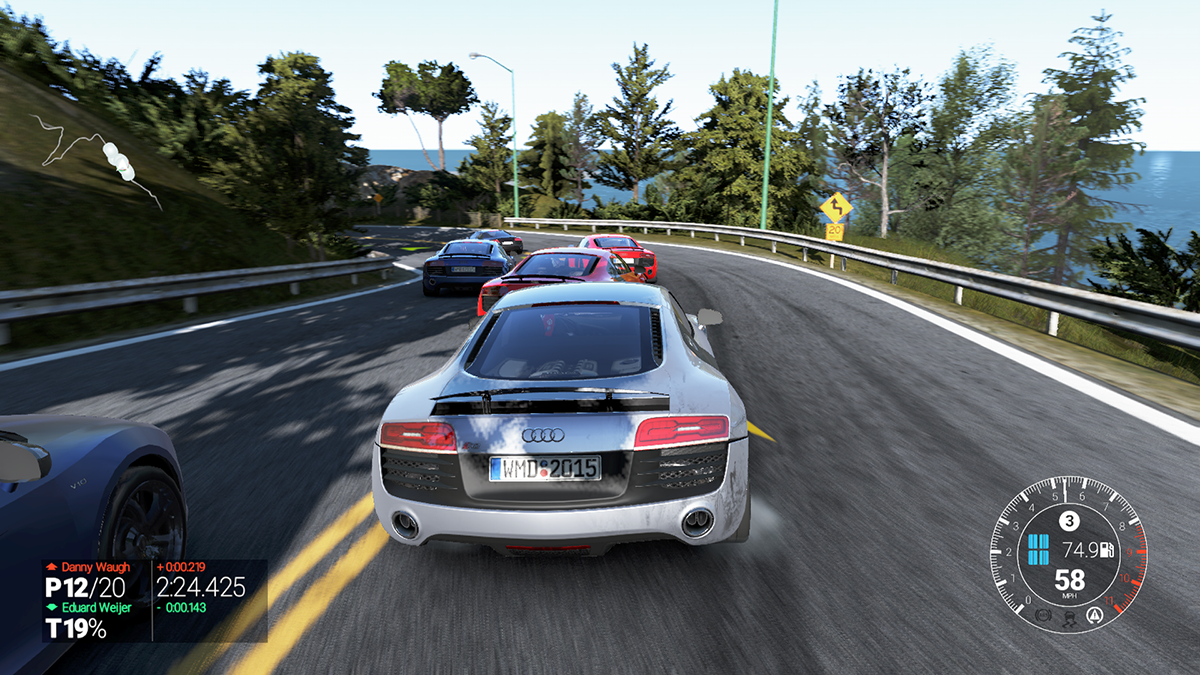Click the track outline minimap
Screen dimensions: 1200x675
click(100, 160)
